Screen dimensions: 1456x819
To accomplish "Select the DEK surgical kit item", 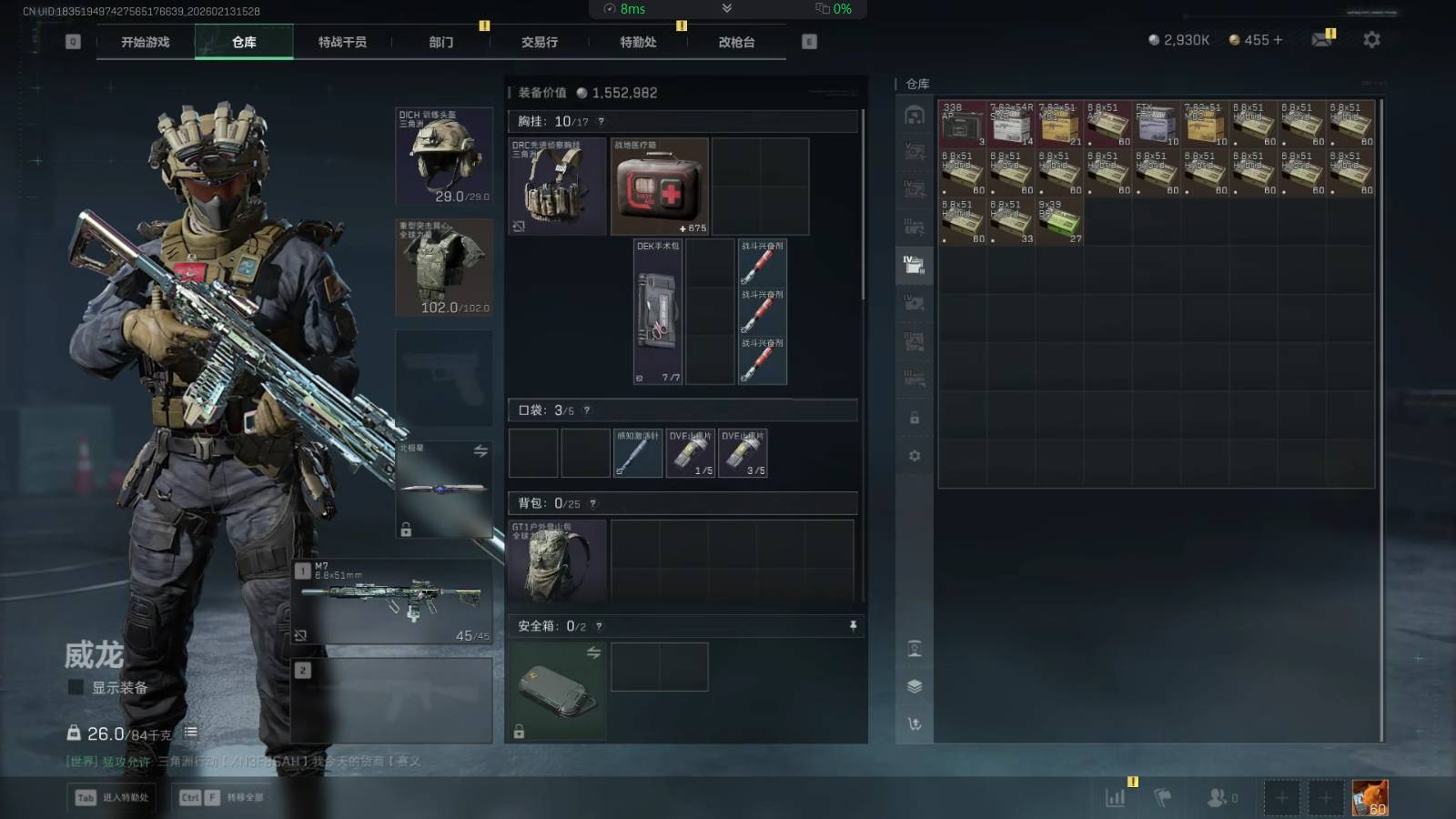I will (658, 312).
